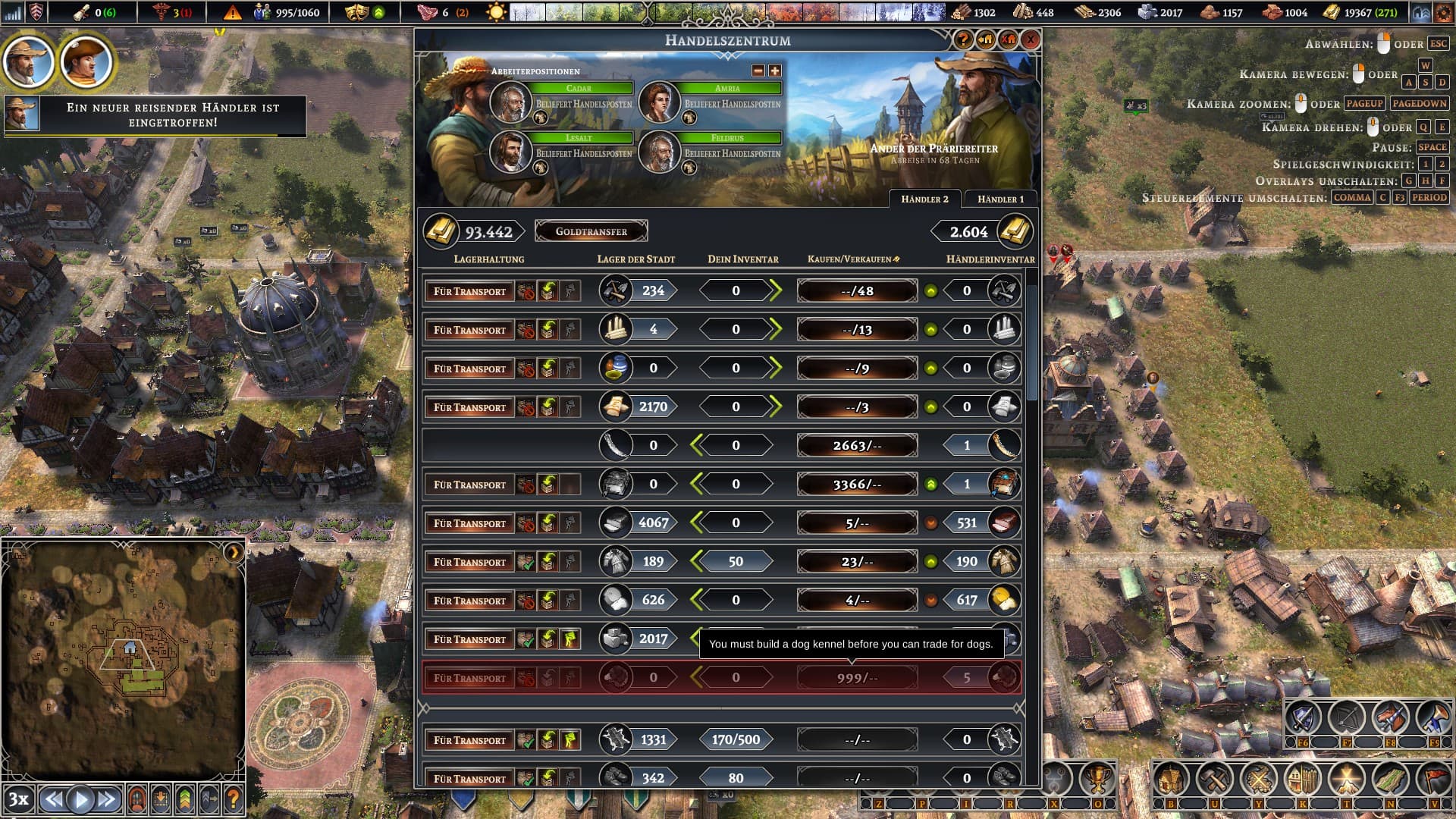
Task: Open the building construction menu icon
Action: coord(1170,780)
